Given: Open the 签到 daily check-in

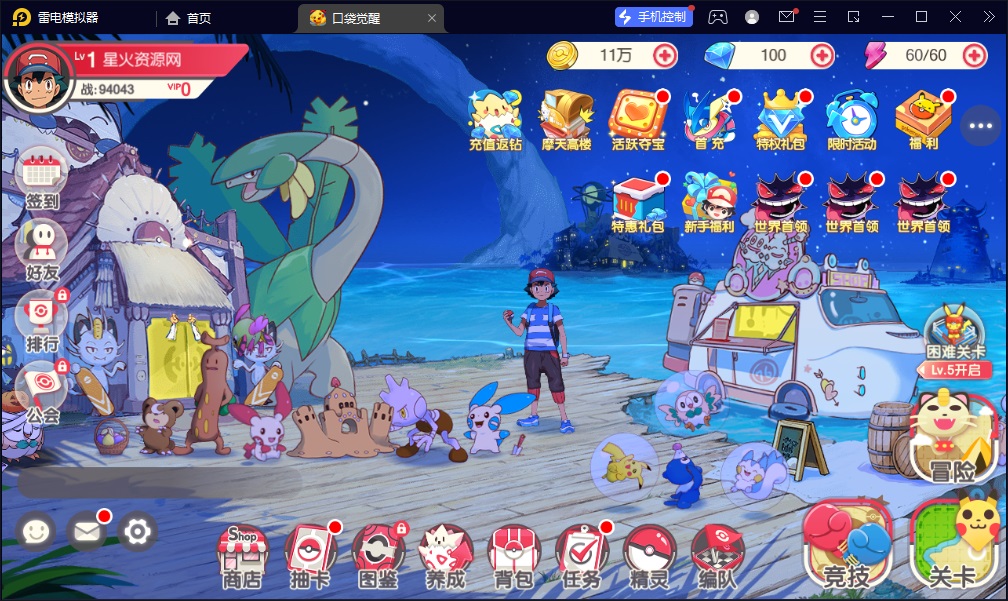Looking at the screenshot, I should 42,177.
